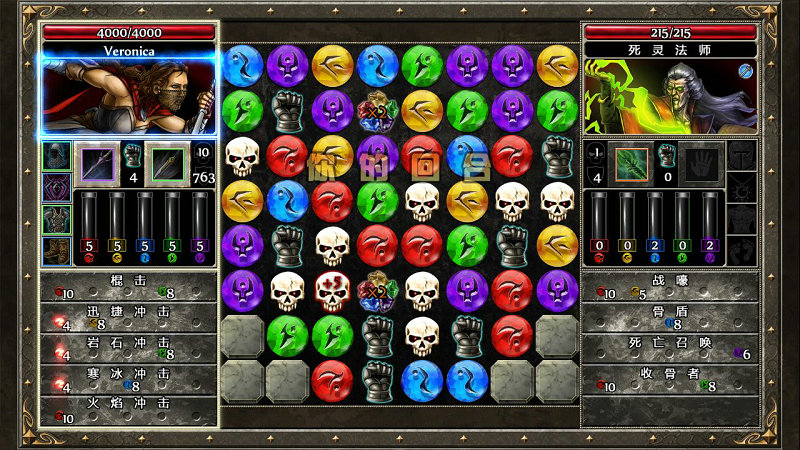Inspect the enemy's green leaf weapon
This screenshot has width=800, height=450.
coord(631,163)
